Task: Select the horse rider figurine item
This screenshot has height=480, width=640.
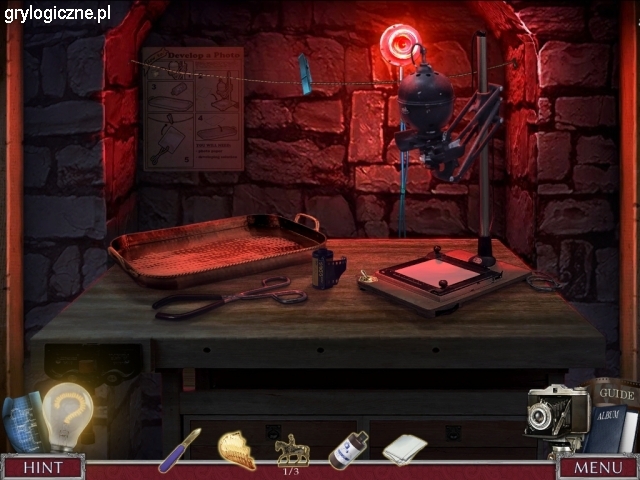Action: pos(292,448)
